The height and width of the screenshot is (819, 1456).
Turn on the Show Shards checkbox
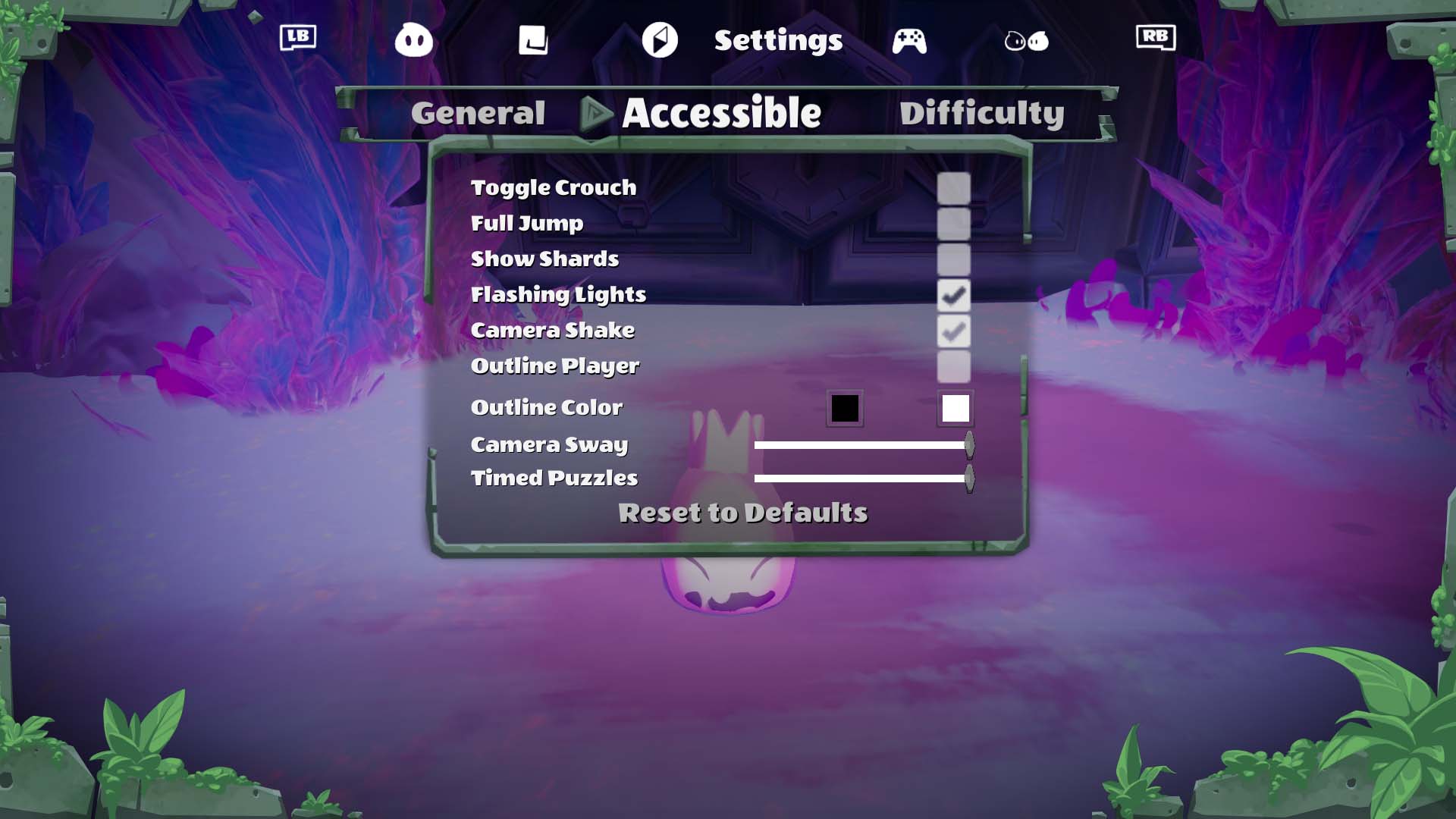click(953, 259)
